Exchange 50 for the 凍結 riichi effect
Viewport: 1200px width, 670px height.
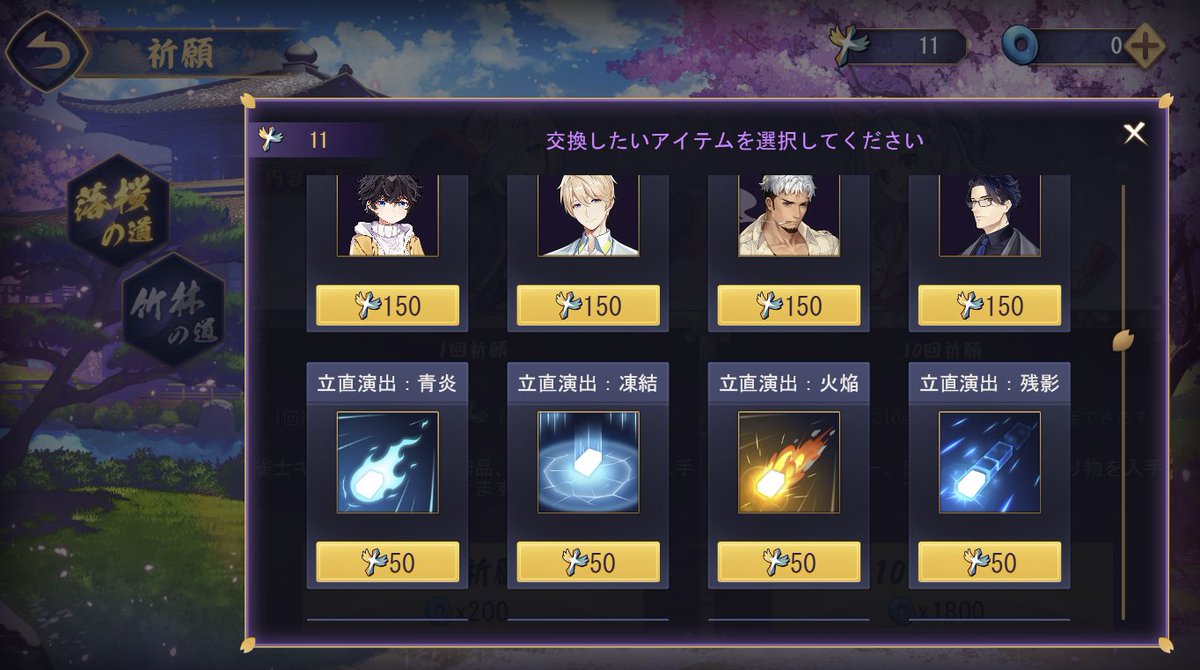point(588,562)
